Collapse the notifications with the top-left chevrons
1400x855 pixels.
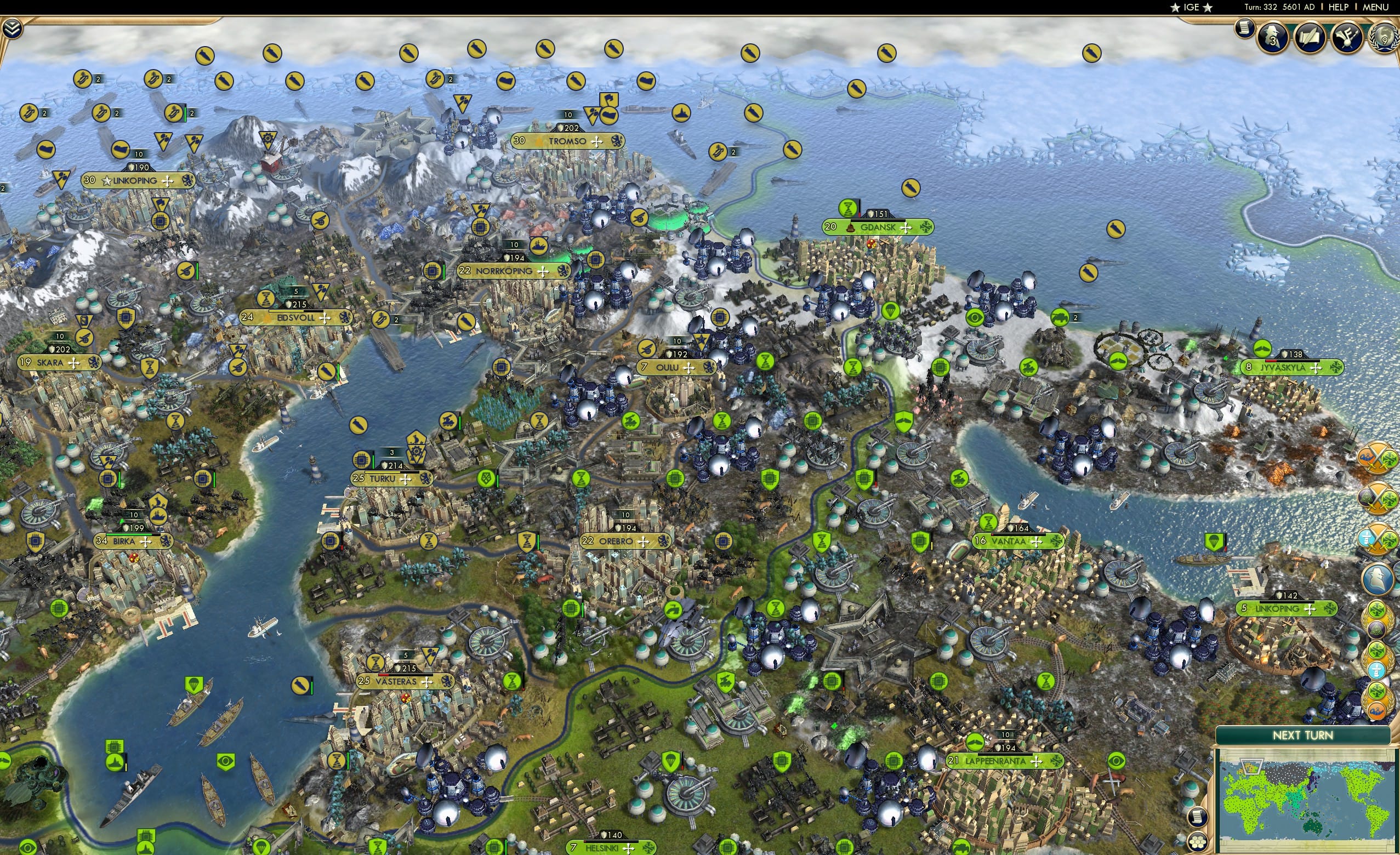click(x=13, y=28)
